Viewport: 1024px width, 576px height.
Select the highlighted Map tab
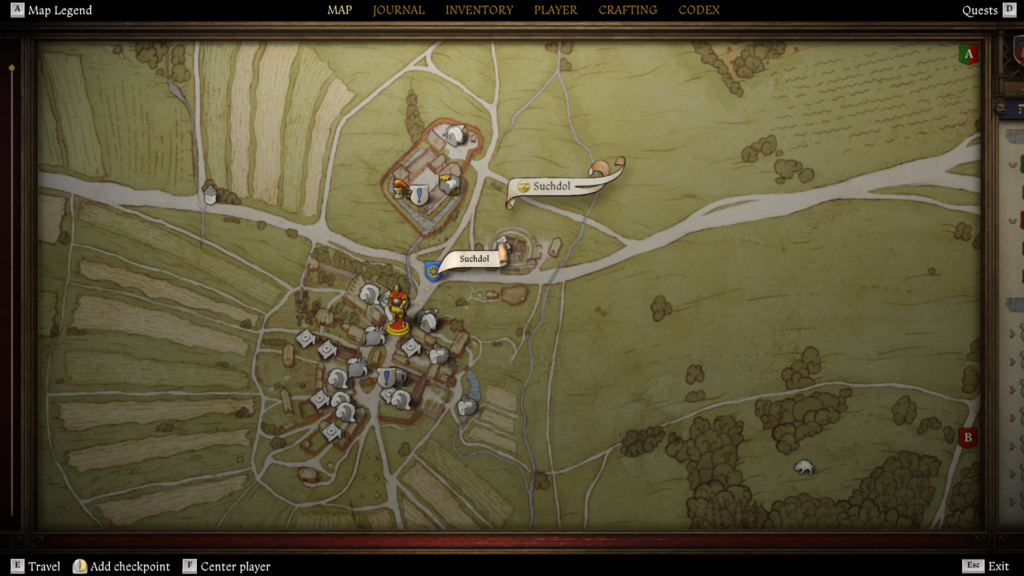pos(340,11)
